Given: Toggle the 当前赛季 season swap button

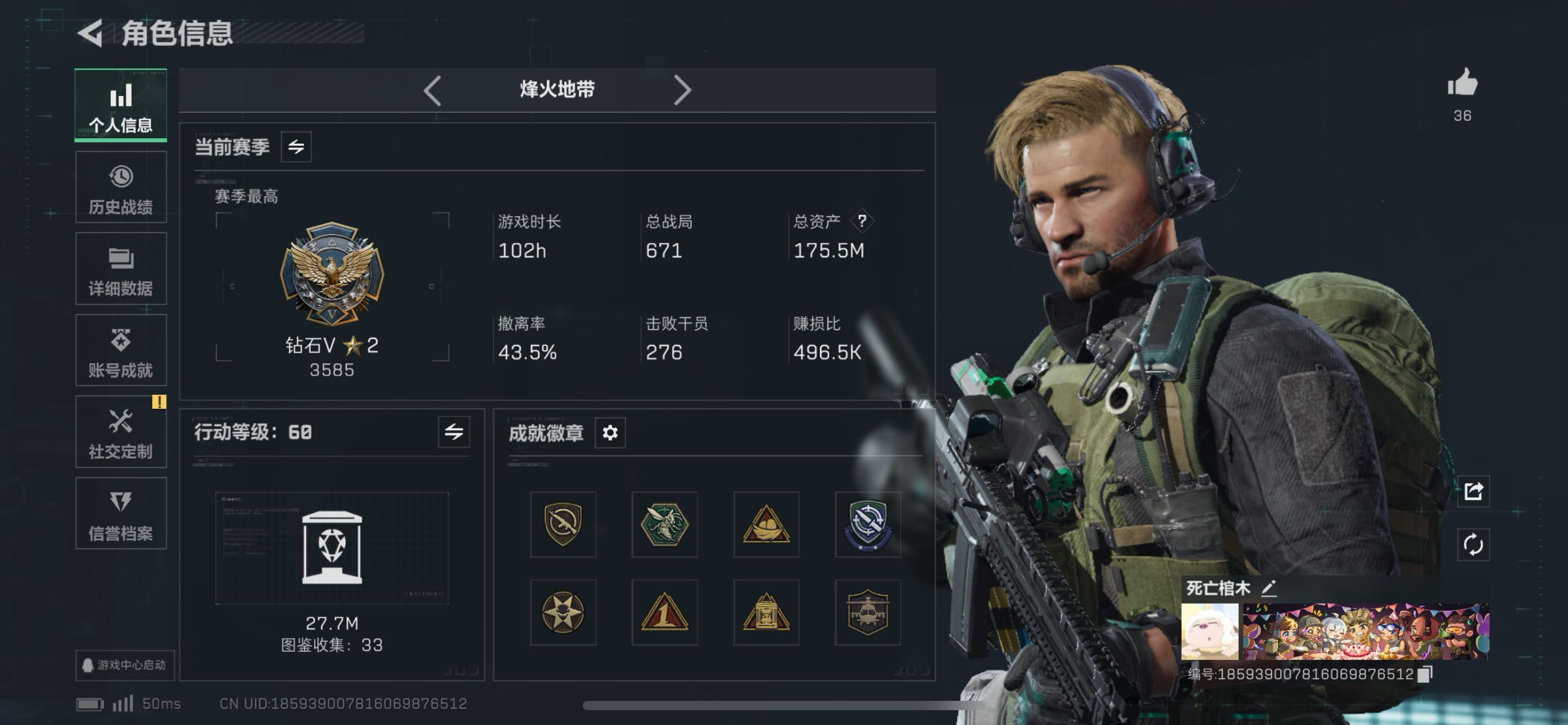Looking at the screenshot, I should (x=296, y=147).
